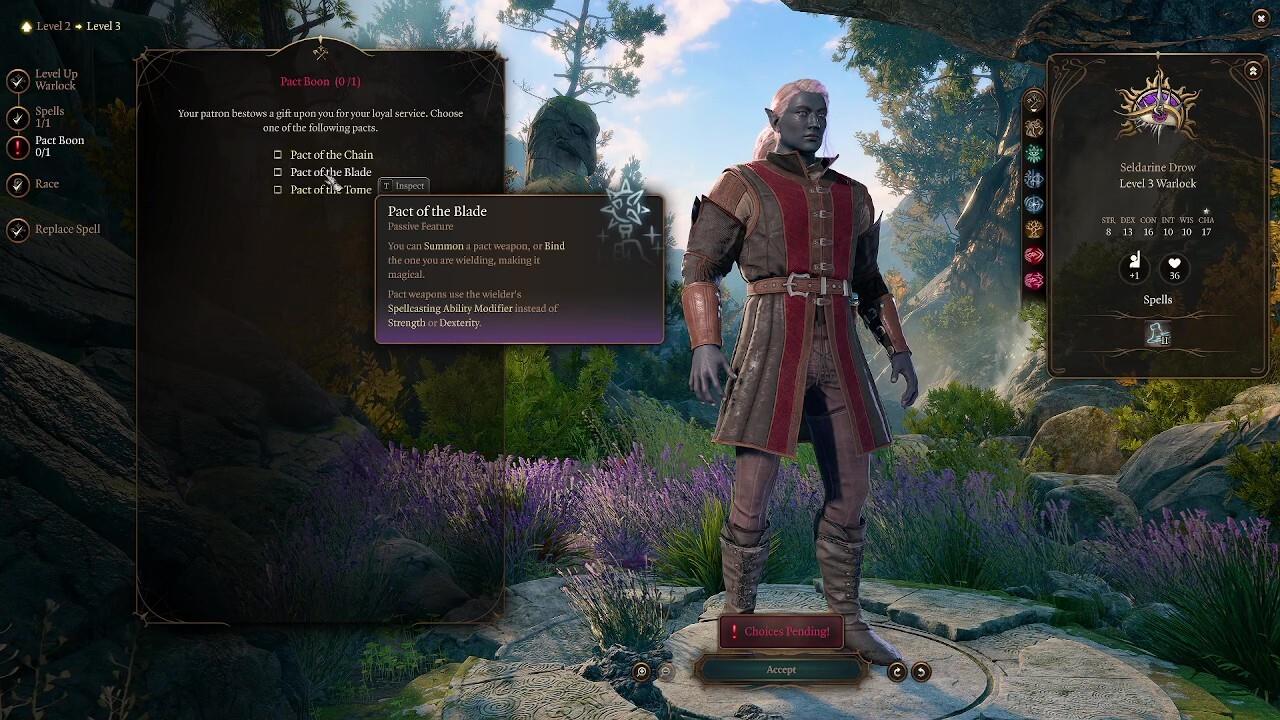
Task: Click the Choices Pending warning banner
Action: 781,631
